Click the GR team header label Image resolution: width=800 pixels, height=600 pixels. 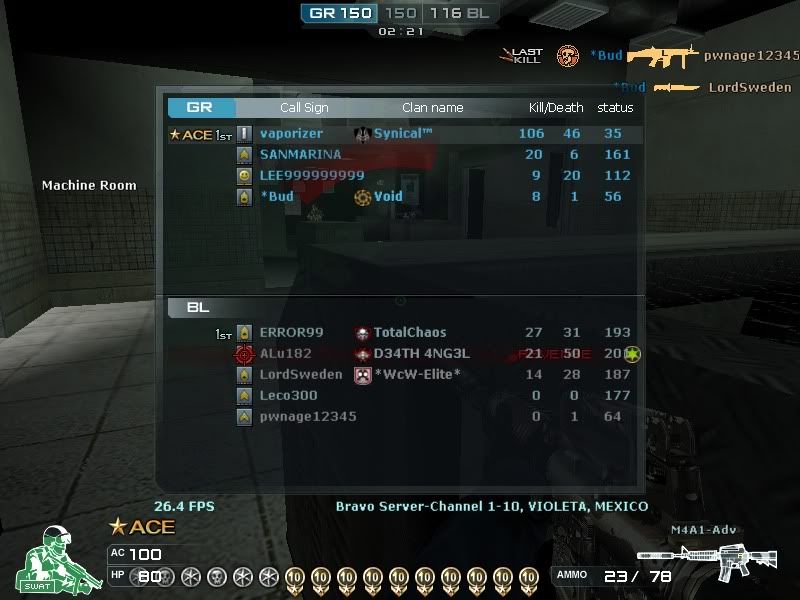tap(200, 108)
